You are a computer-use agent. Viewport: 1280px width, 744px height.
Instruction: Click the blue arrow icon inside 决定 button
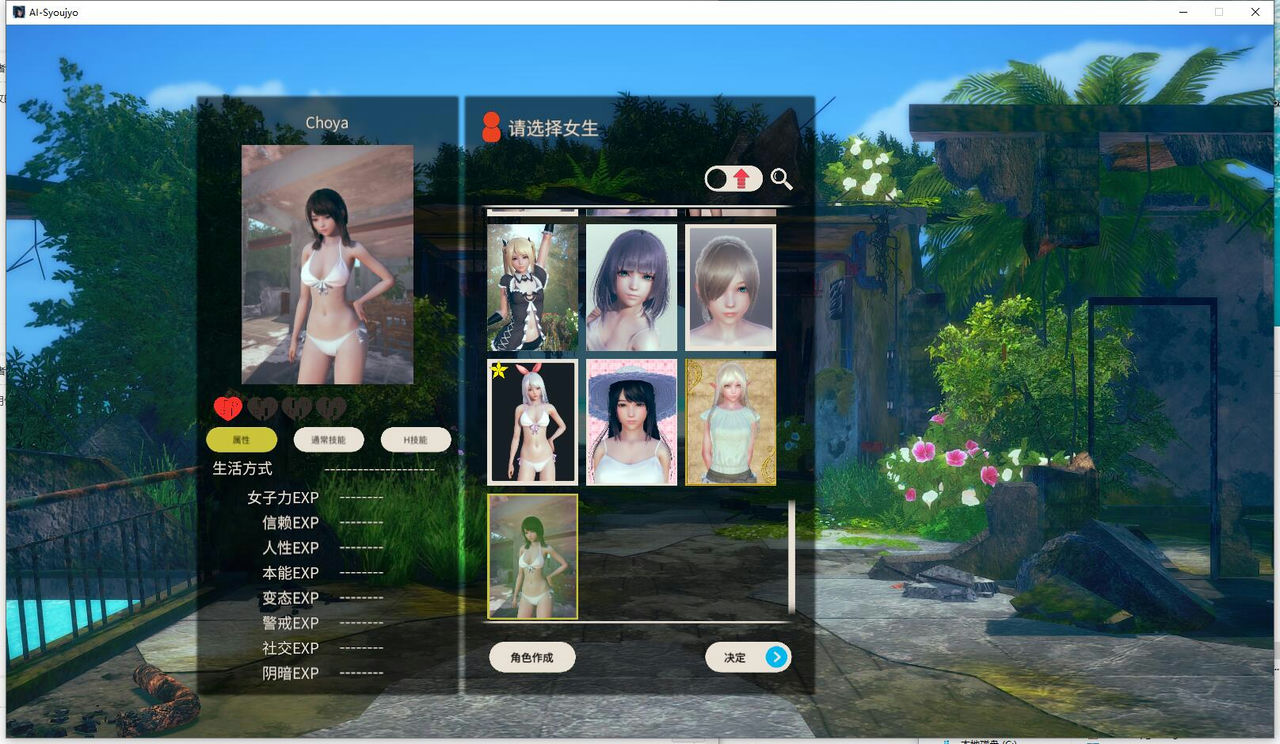(775, 657)
